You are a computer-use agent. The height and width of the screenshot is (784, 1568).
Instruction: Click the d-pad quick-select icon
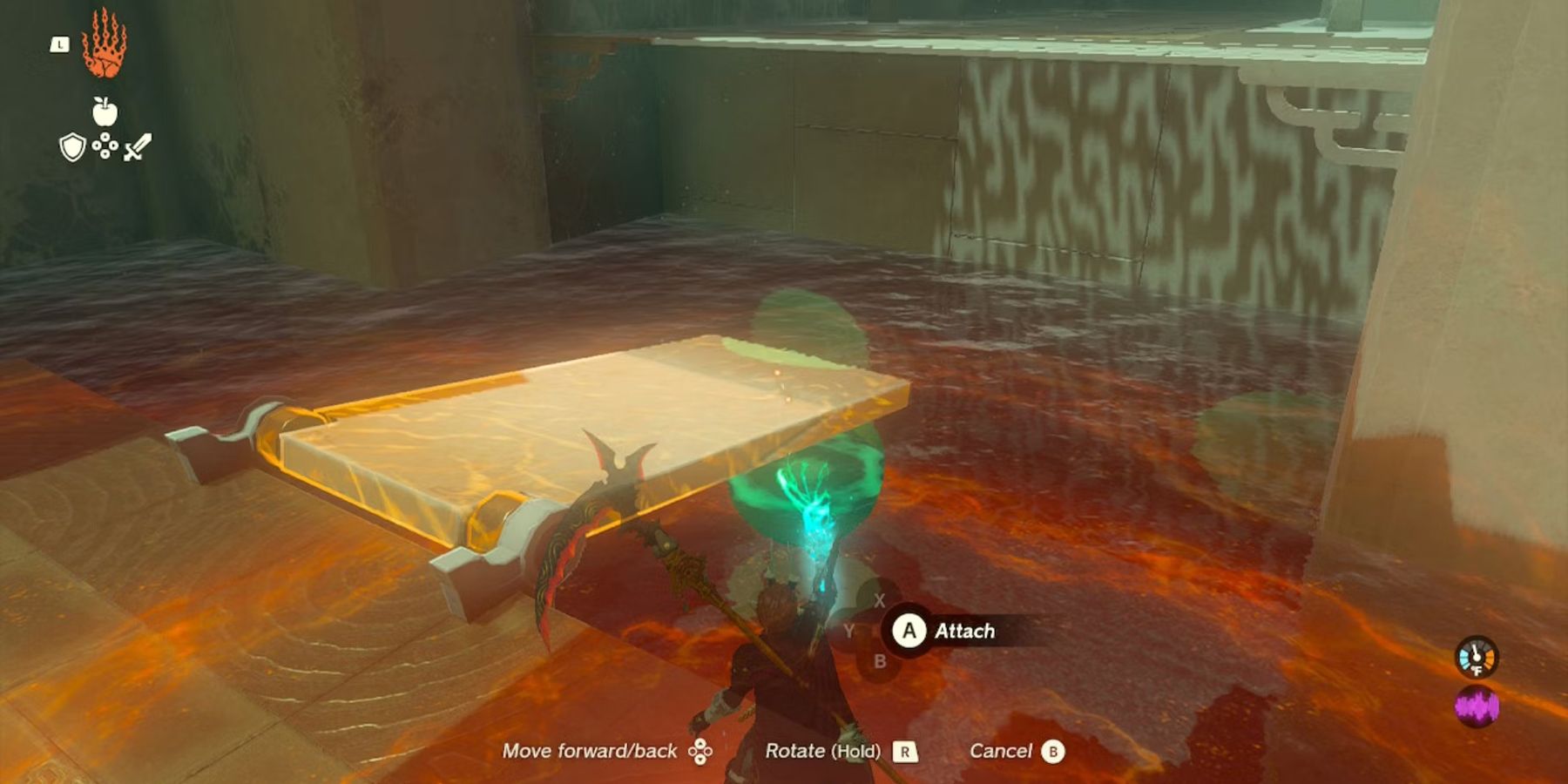tap(105, 146)
